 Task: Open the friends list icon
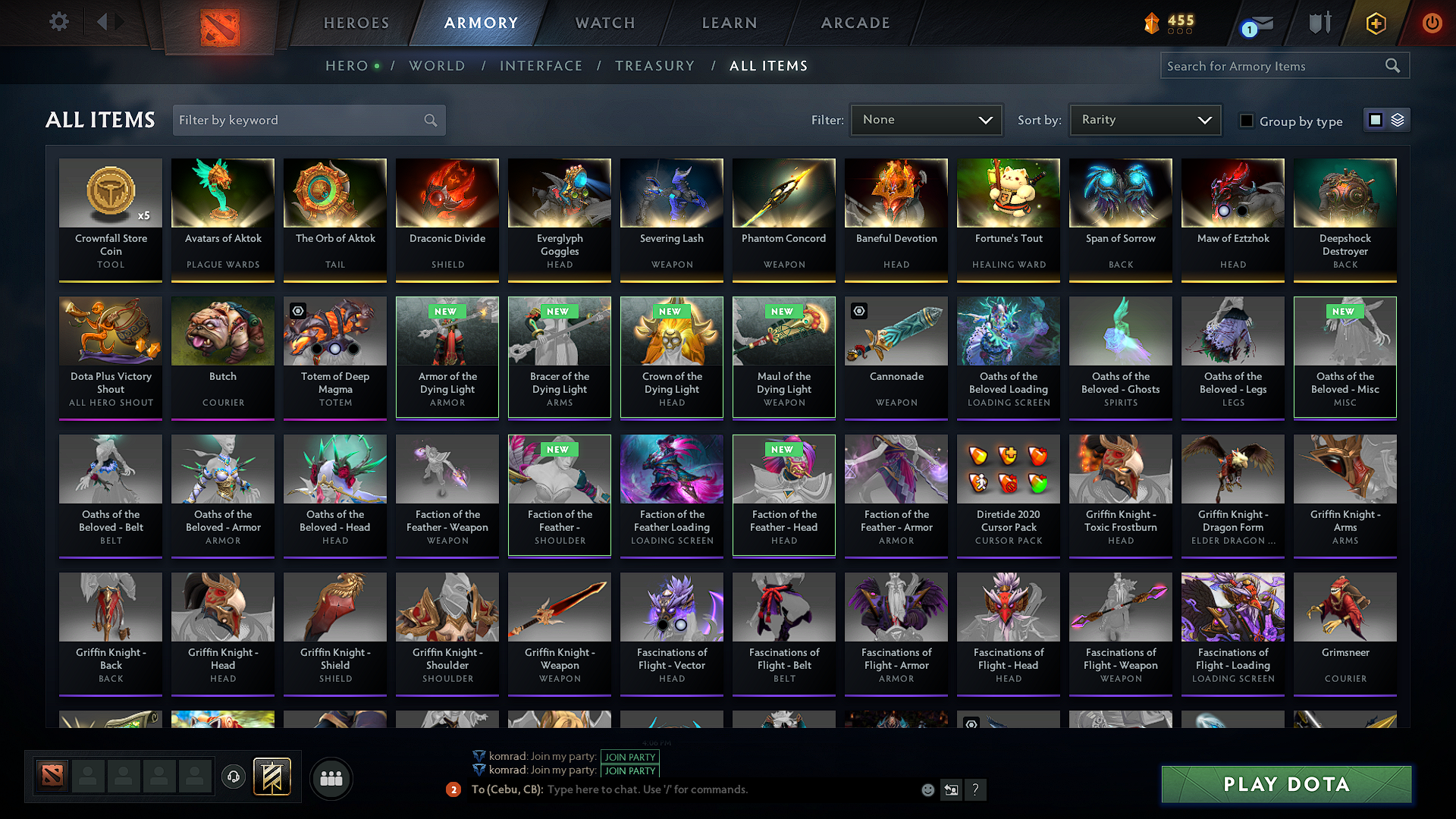click(332, 778)
